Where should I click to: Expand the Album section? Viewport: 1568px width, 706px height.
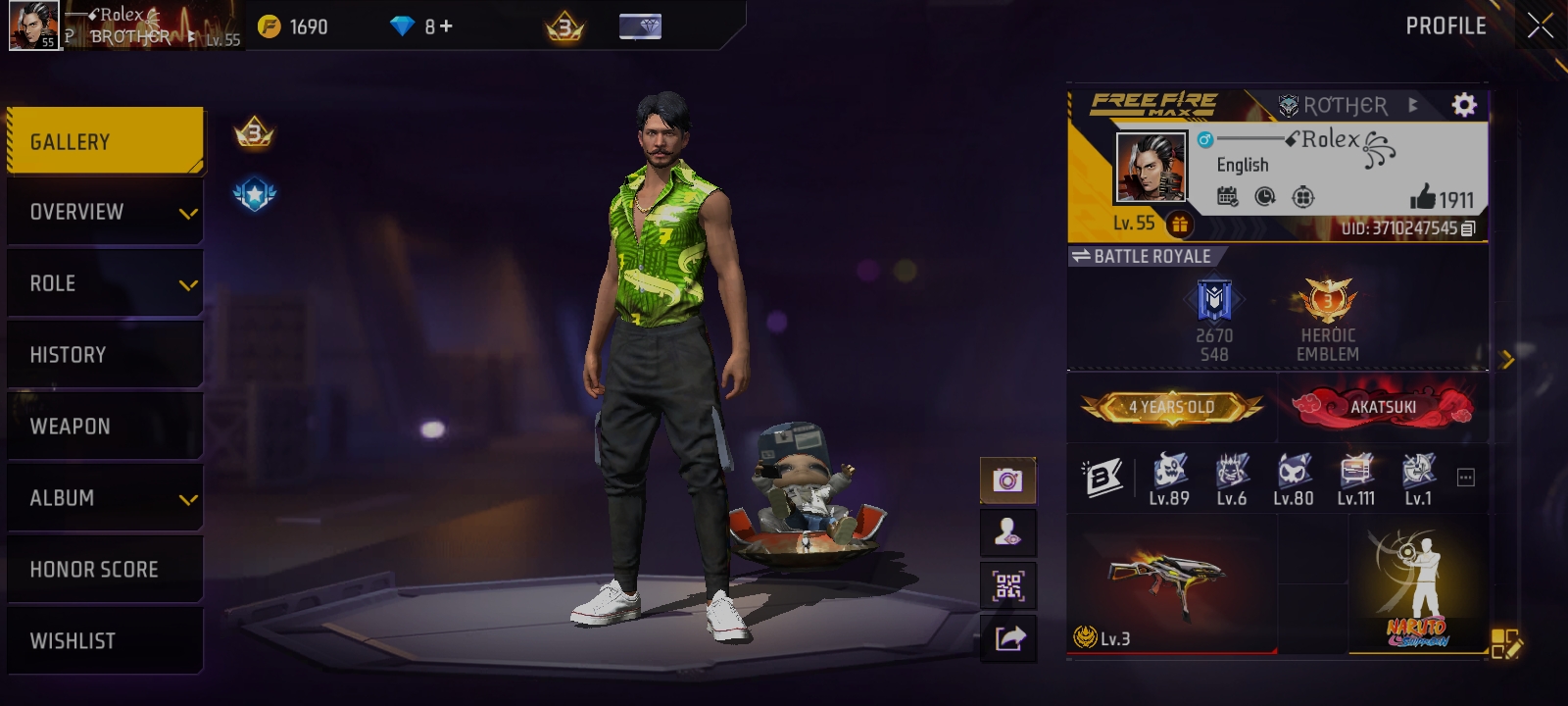pyautogui.click(x=105, y=497)
